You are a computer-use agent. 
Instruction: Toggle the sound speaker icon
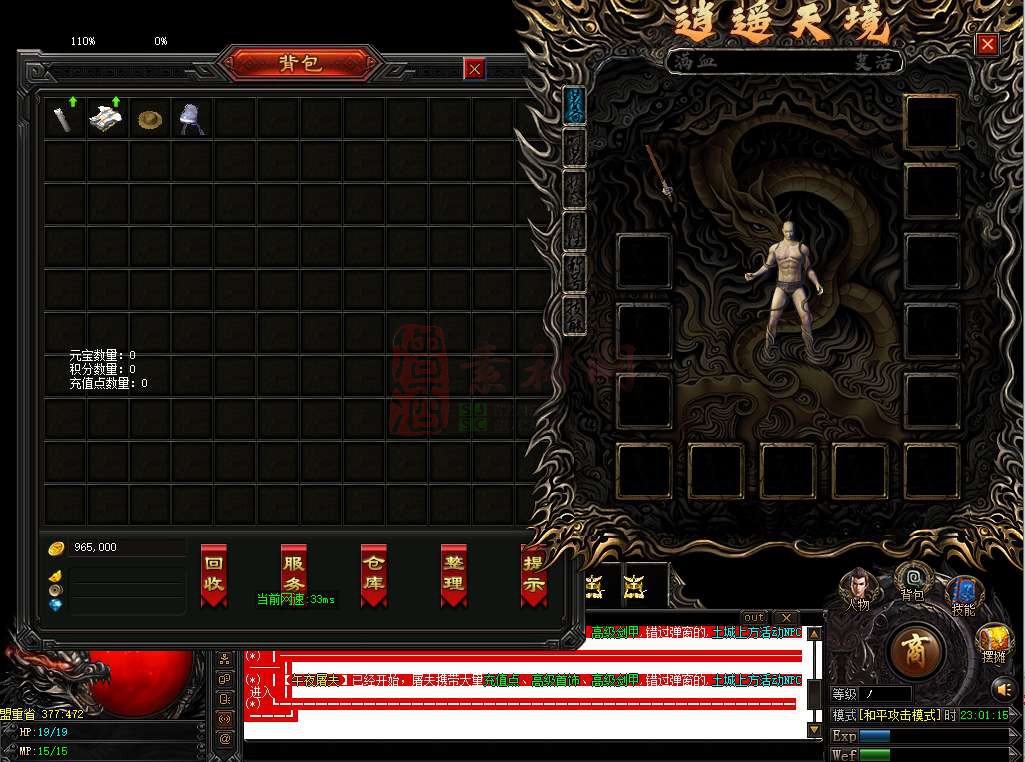tap(1004, 688)
